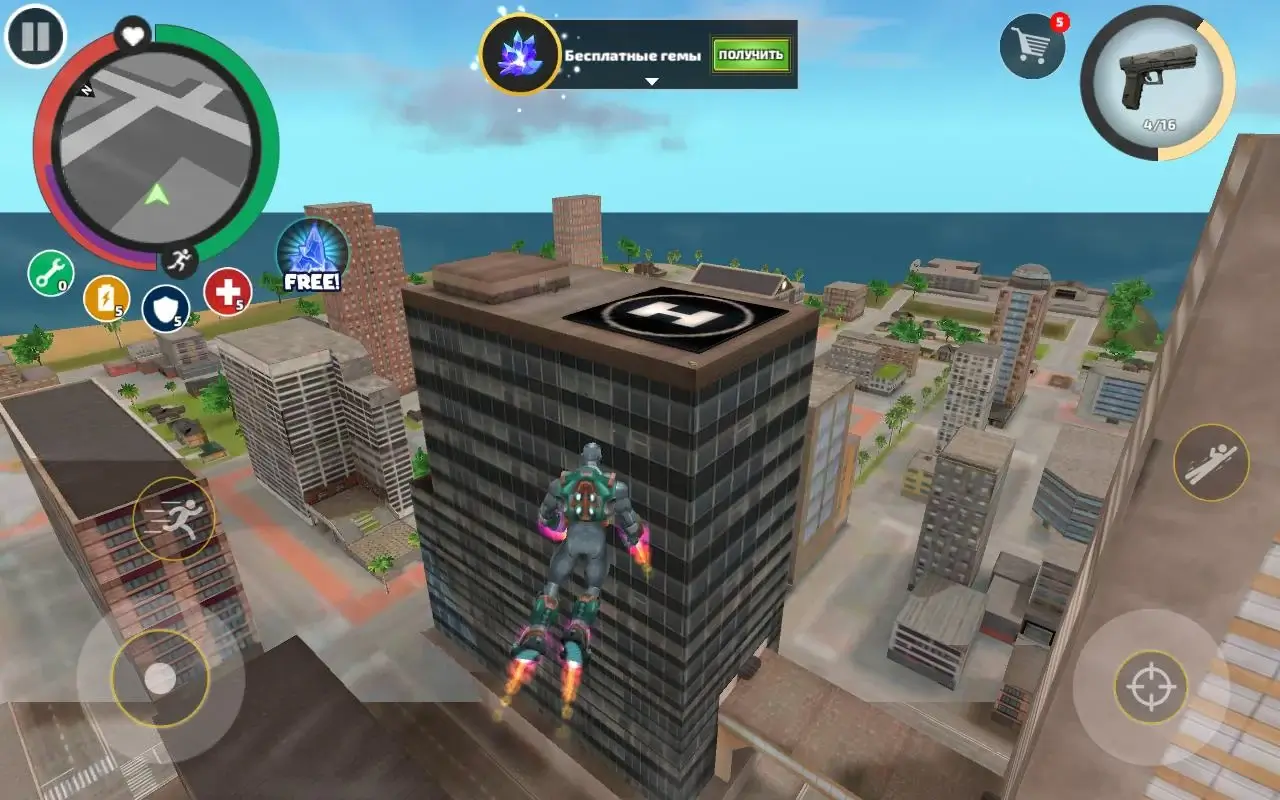Use the red health cross item
Viewport: 1280px width, 800px height.
click(x=225, y=293)
